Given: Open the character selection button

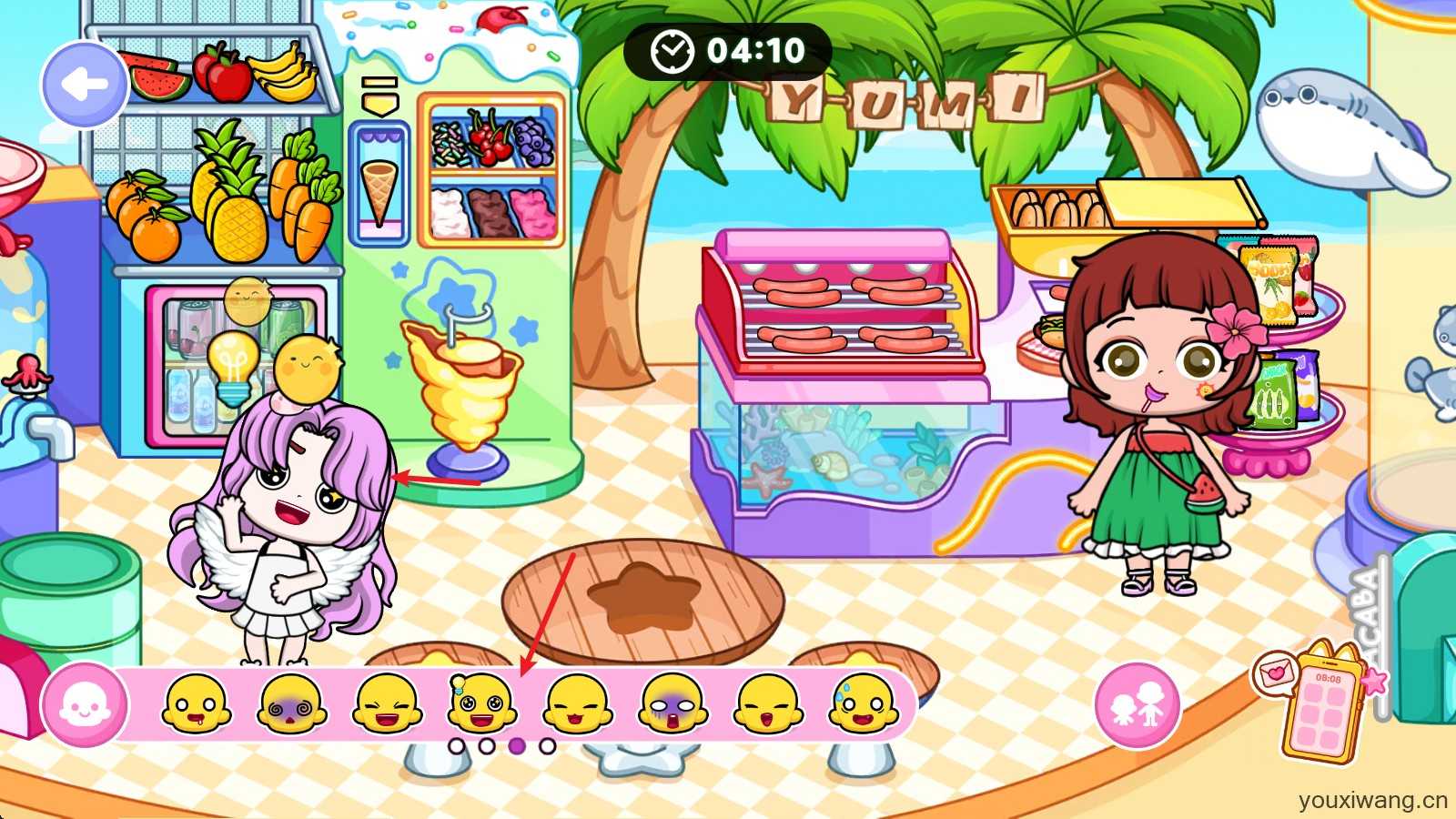Looking at the screenshot, I should click(x=1137, y=704).
